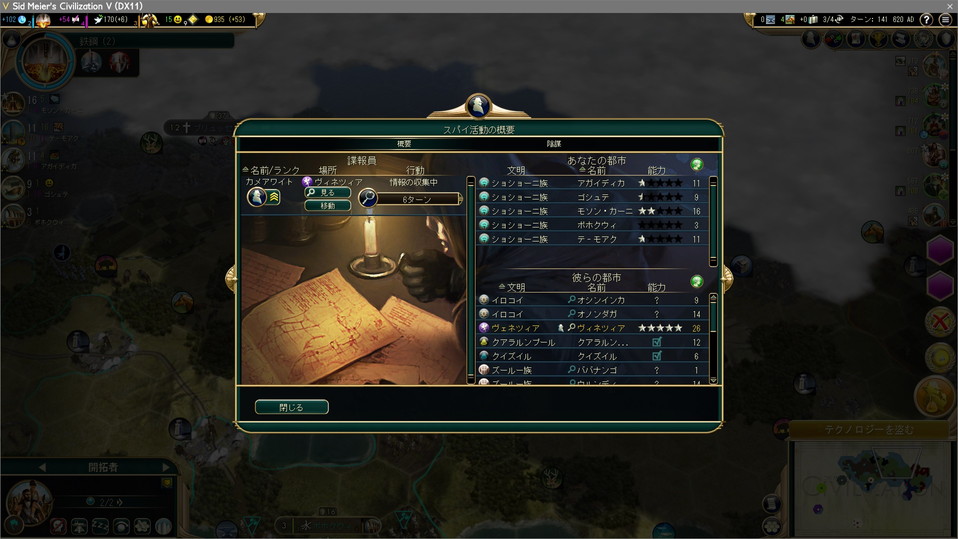Choose the クアラルンプール city-state row

click(x=592, y=342)
